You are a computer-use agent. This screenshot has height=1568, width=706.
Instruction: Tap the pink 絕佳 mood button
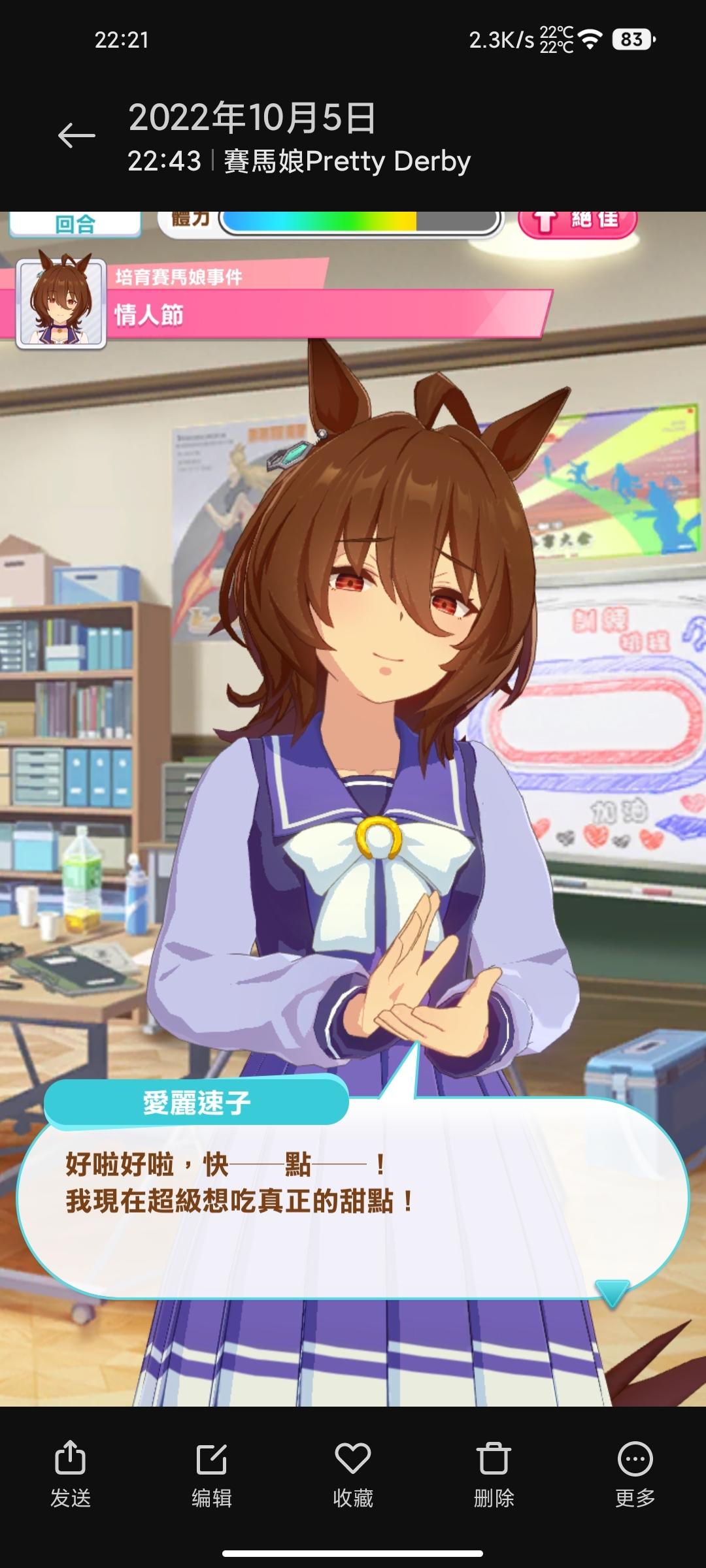tap(578, 221)
